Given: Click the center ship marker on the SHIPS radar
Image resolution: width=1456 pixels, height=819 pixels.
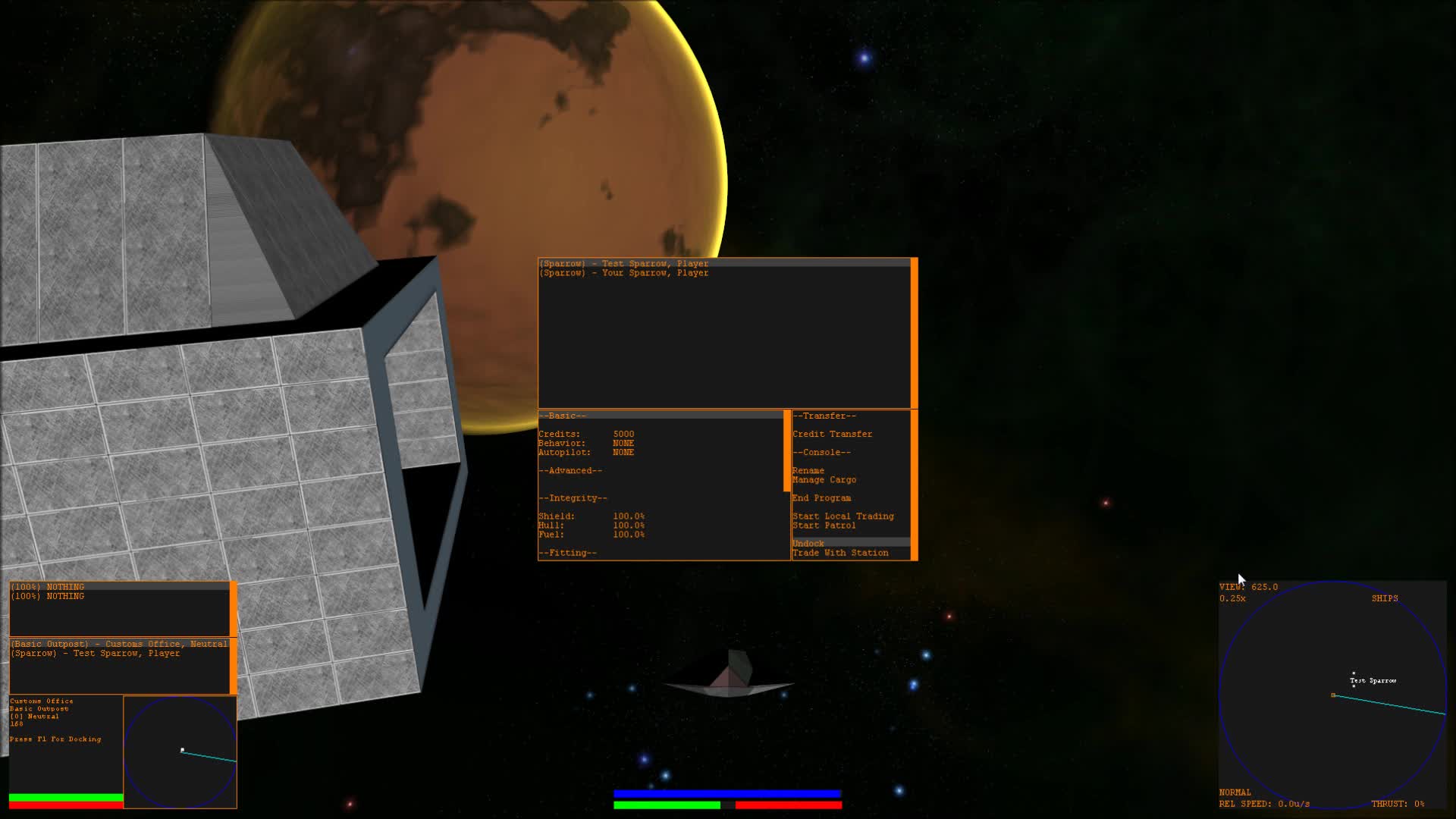Looking at the screenshot, I should point(1334,695).
